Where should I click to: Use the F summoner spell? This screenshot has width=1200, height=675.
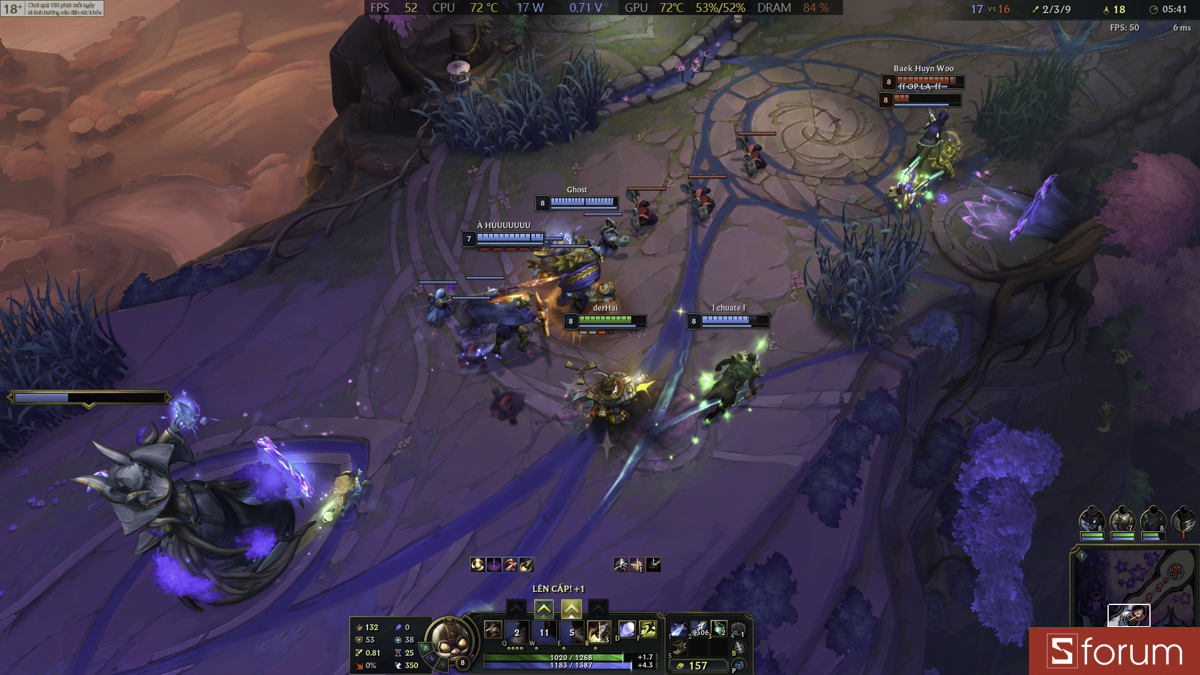648,629
